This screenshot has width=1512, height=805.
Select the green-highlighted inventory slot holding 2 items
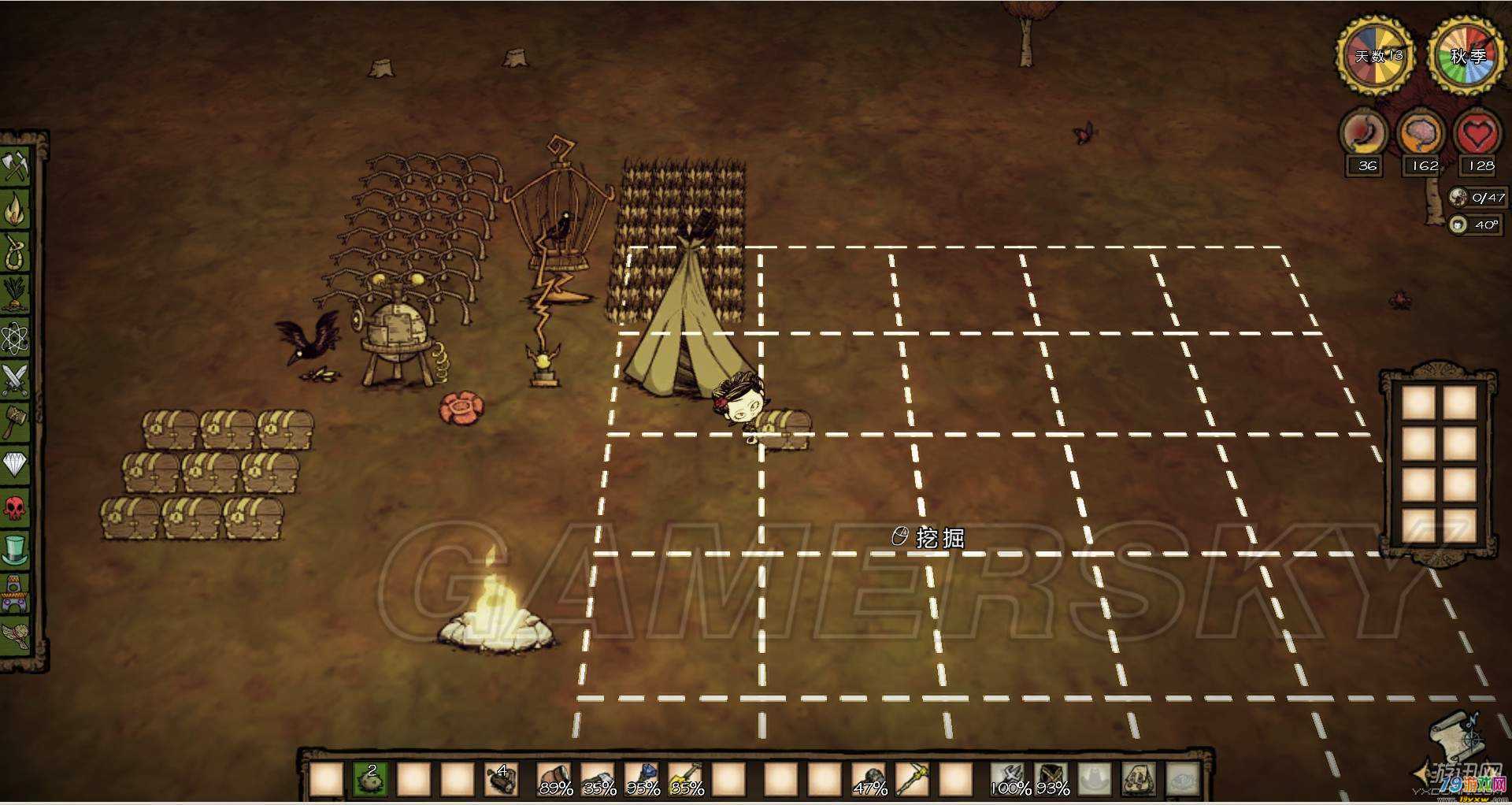click(x=369, y=779)
